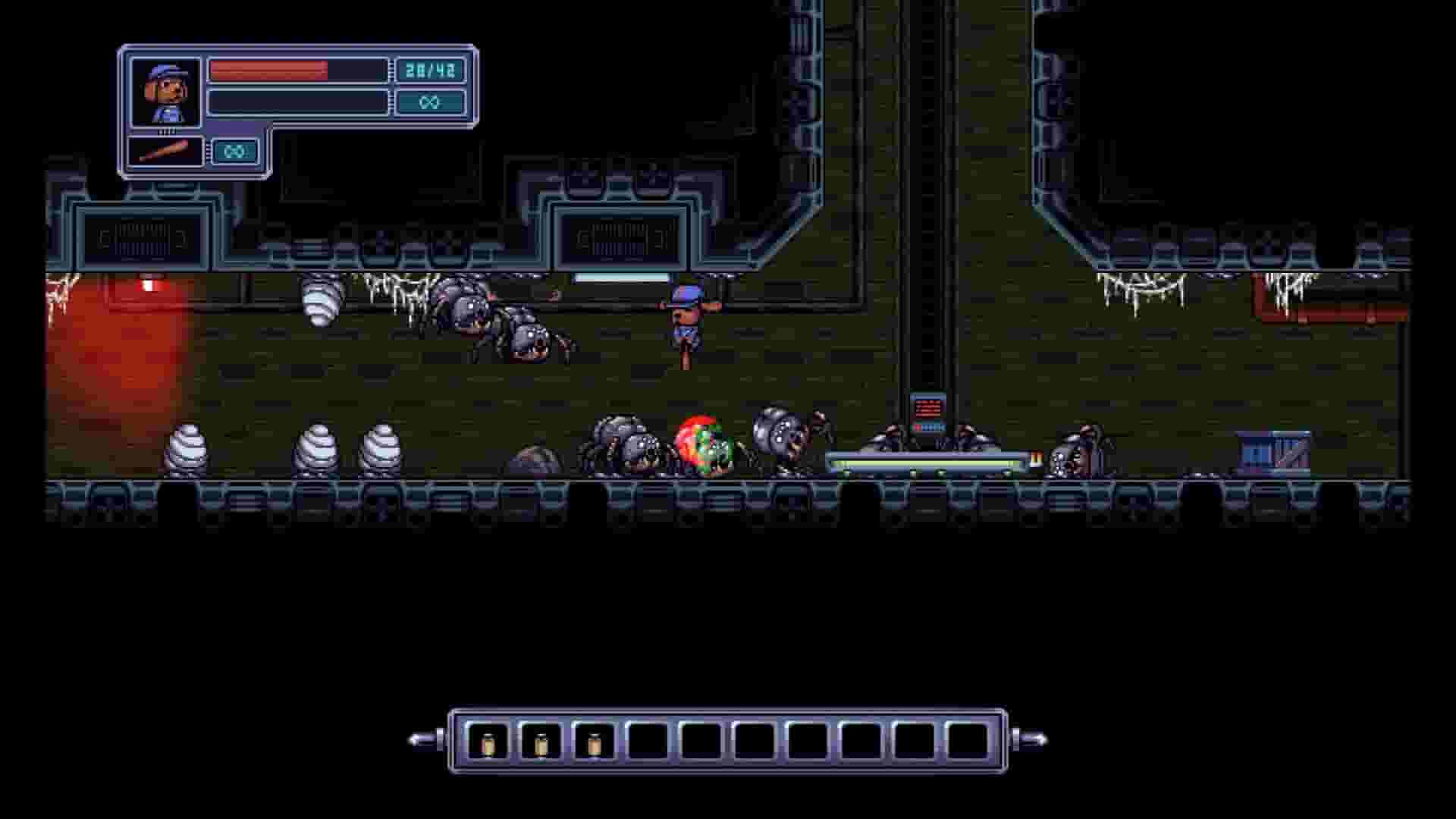1456x819 pixels.
Task: Click the infinity symbol in the HUD's second row
Action: click(x=429, y=101)
